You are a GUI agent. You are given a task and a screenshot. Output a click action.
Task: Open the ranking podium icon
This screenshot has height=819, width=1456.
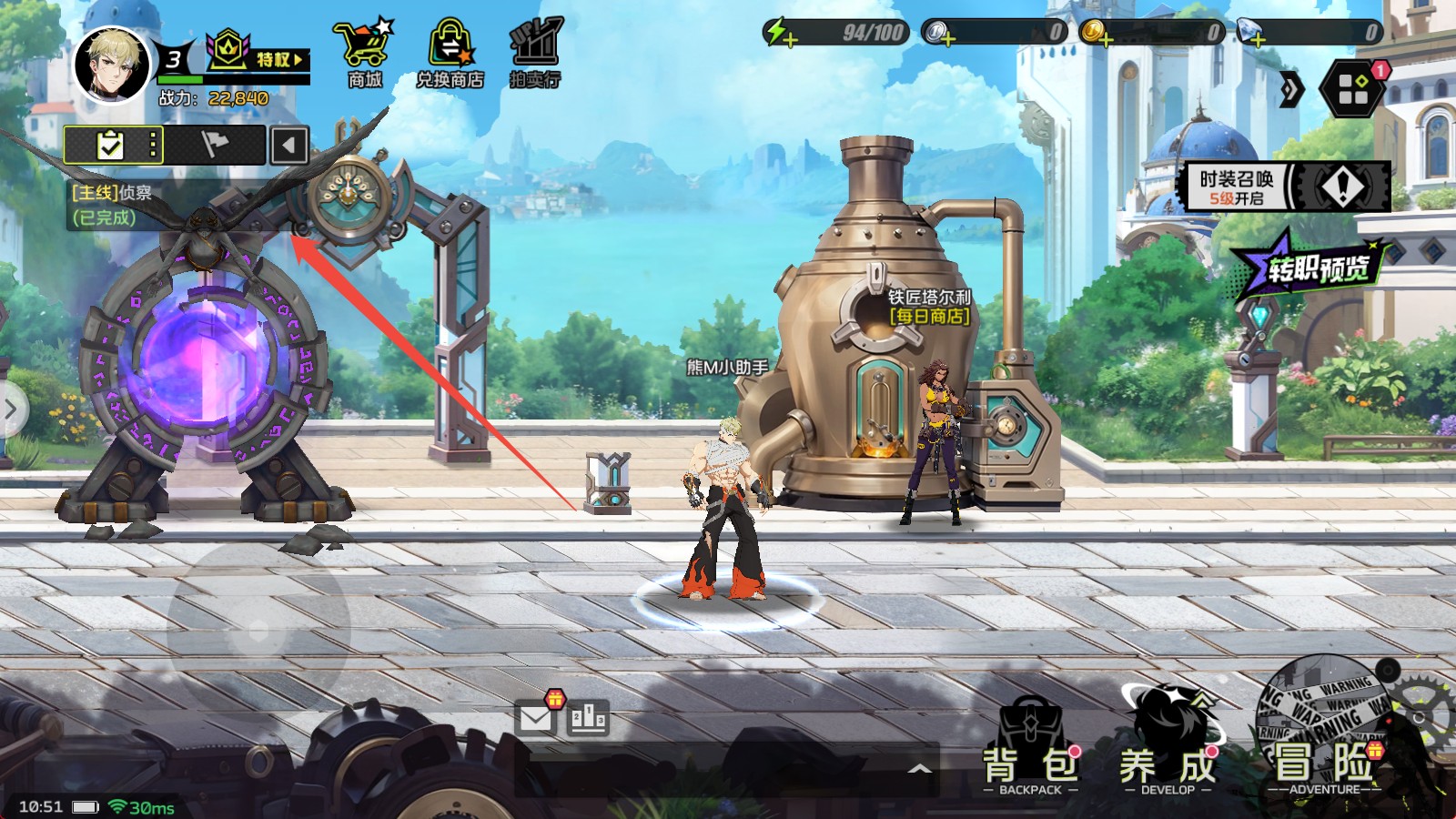[x=588, y=718]
